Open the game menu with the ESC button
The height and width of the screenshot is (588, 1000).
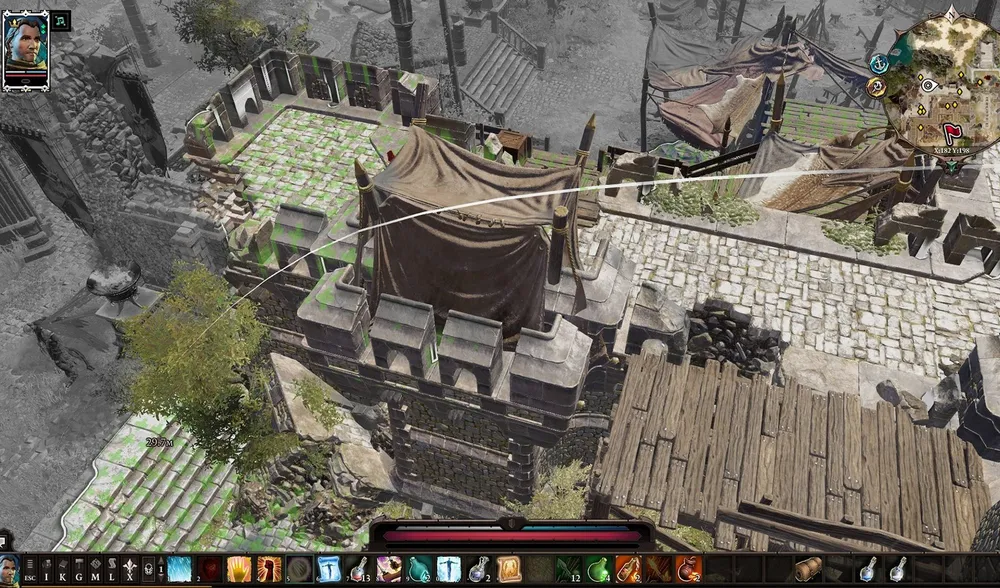[30, 571]
